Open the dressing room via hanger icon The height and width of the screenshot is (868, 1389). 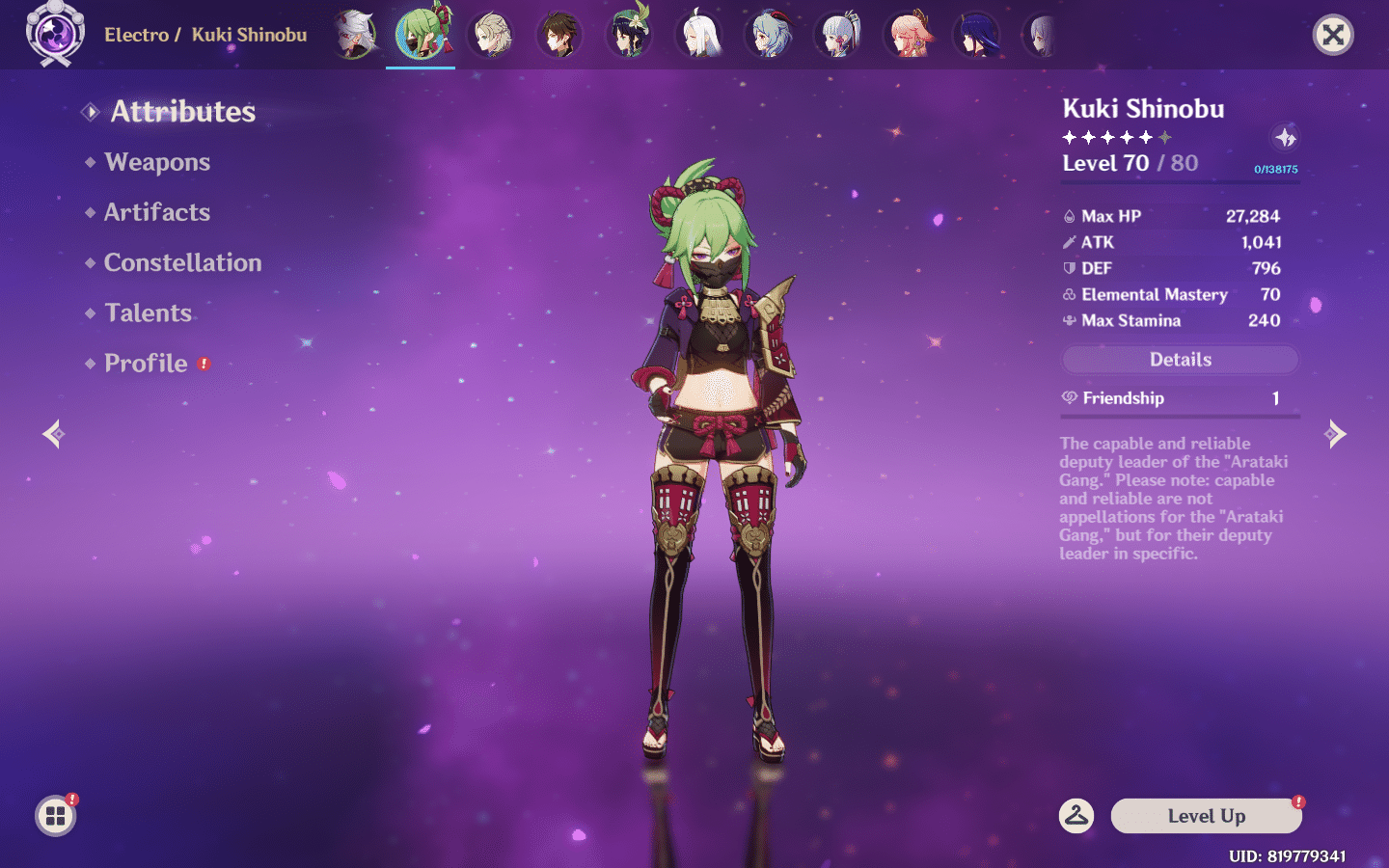(x=1077, y=815)
